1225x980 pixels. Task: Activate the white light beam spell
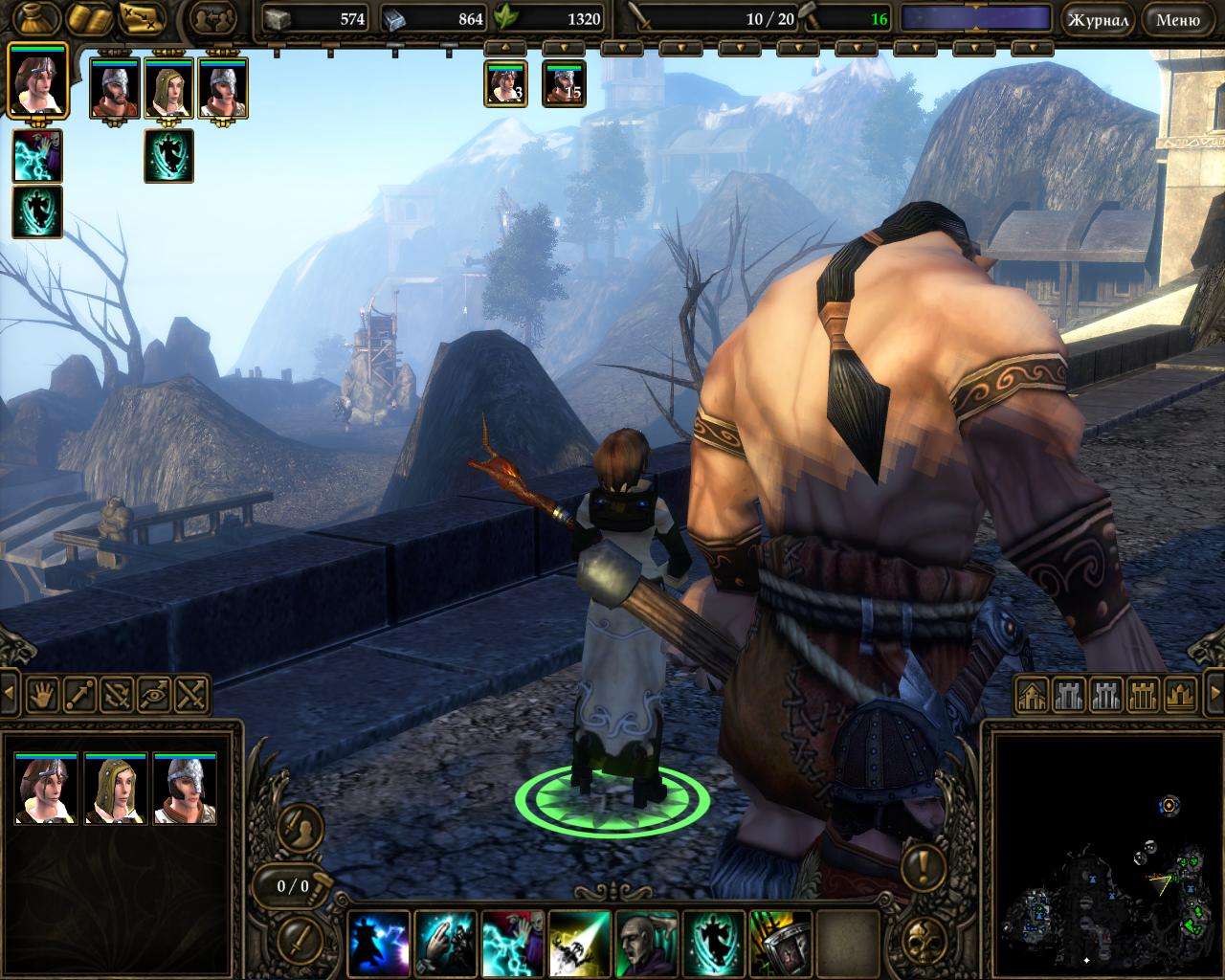(x=579, y=941)
